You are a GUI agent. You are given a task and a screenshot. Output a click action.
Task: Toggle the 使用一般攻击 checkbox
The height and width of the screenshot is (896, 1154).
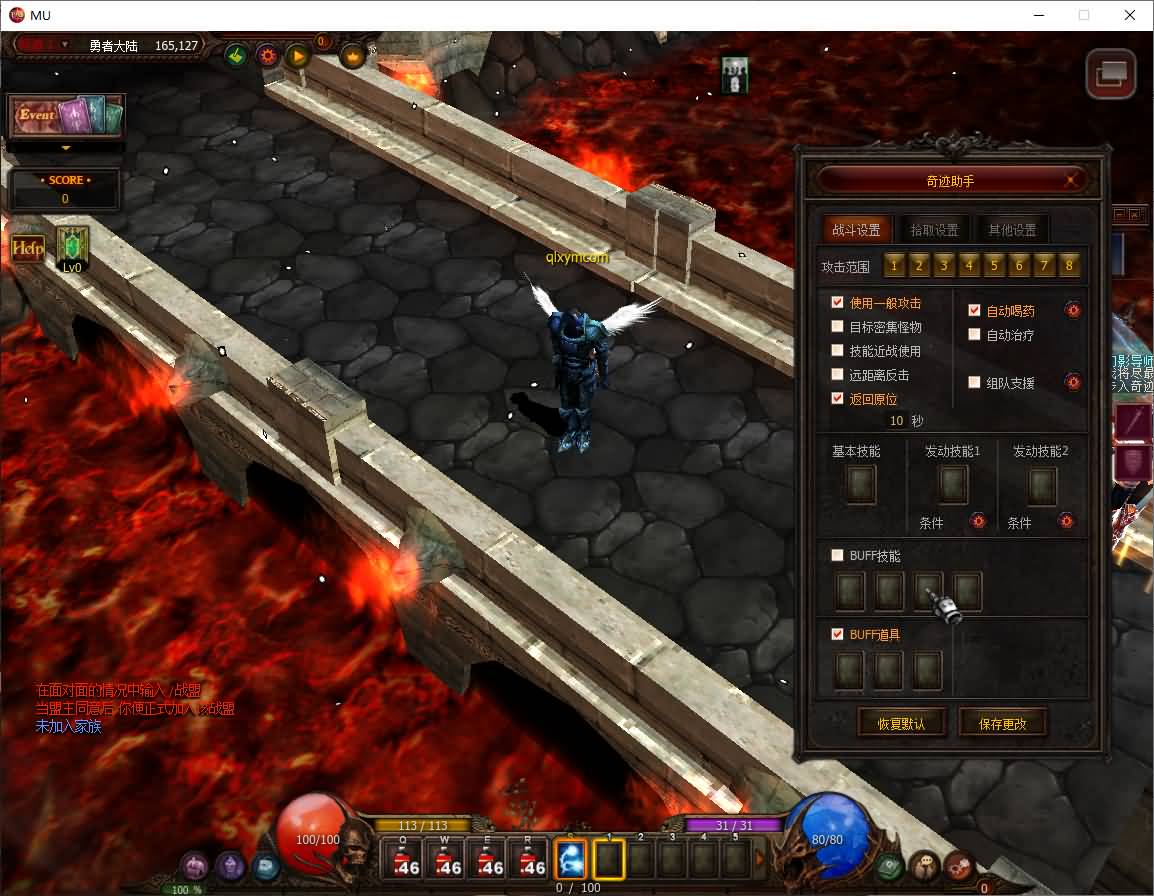(838, 302)
